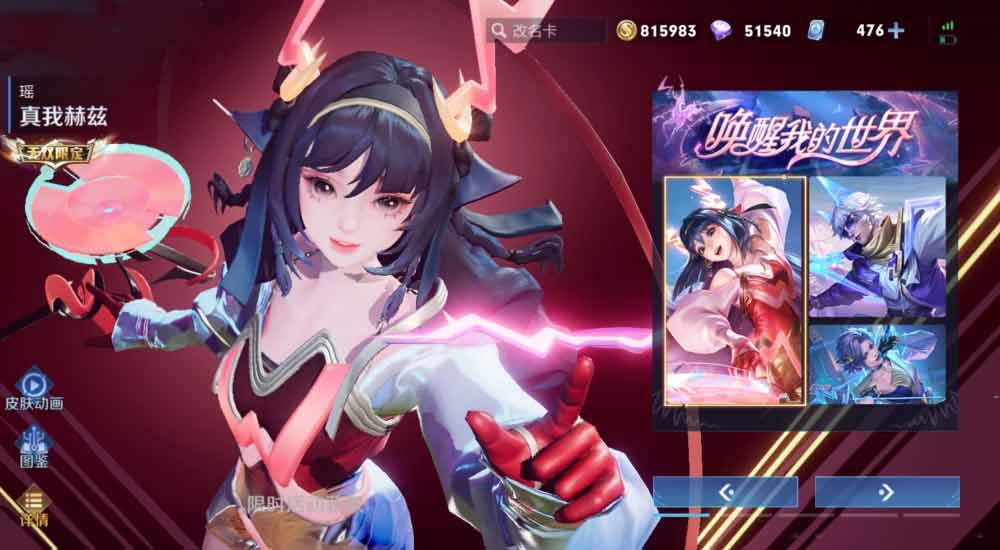
Task: Click the 改名卡 search box
Action: pyautogui.click(x=546, y=30)
